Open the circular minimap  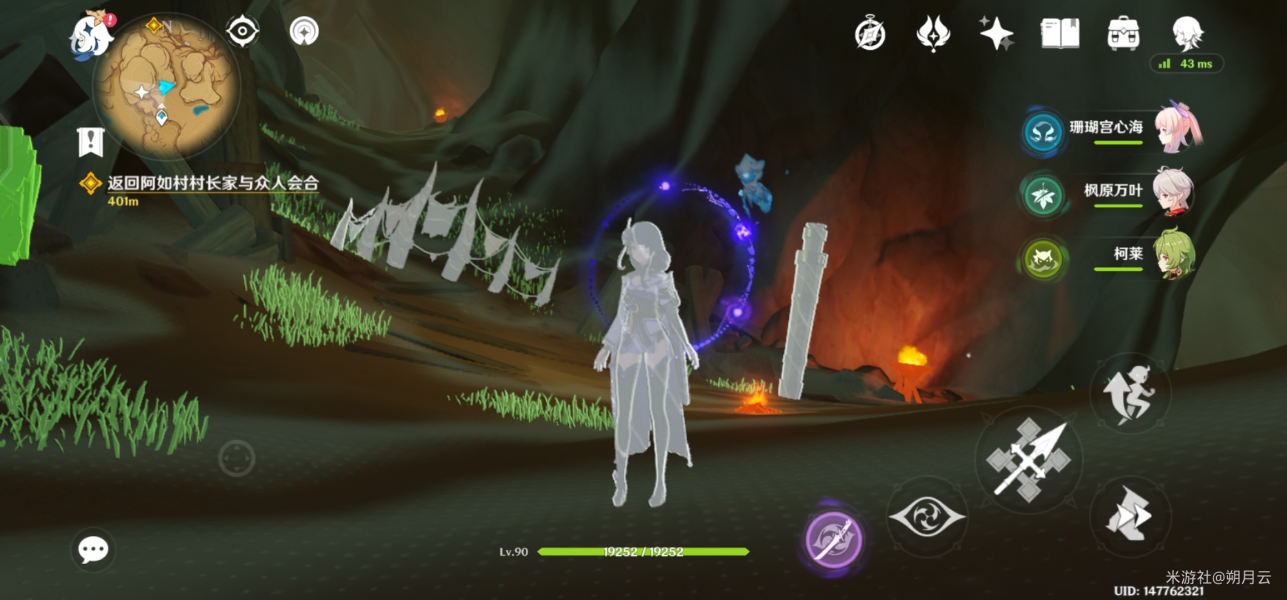166,86
